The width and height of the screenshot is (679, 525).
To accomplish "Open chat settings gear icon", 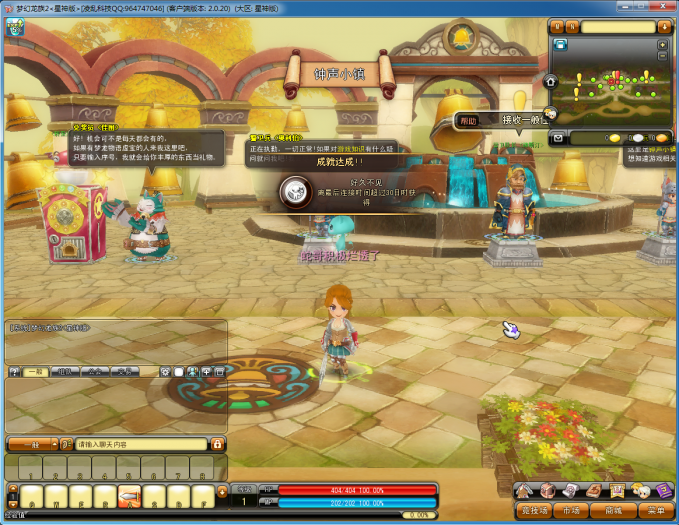I will pyautogui.click(x=165, y=371).
